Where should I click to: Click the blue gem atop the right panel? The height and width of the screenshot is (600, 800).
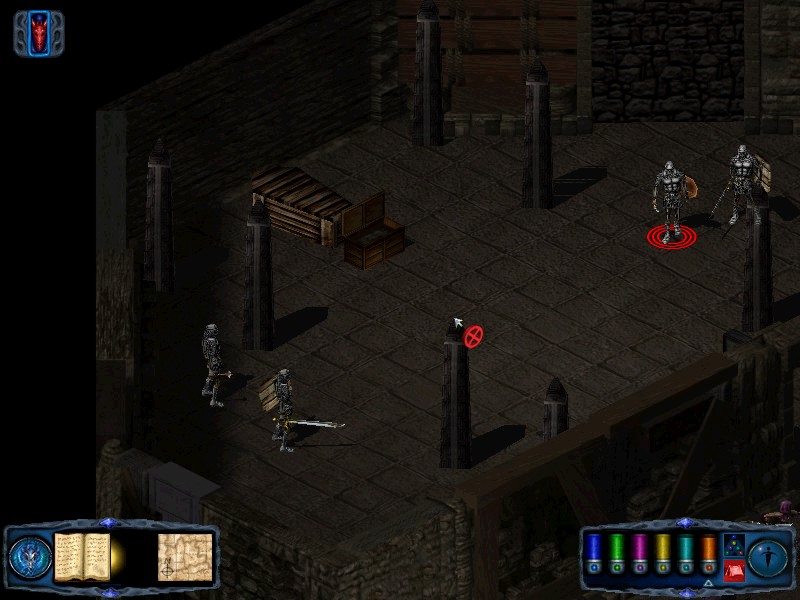[684, 523]
